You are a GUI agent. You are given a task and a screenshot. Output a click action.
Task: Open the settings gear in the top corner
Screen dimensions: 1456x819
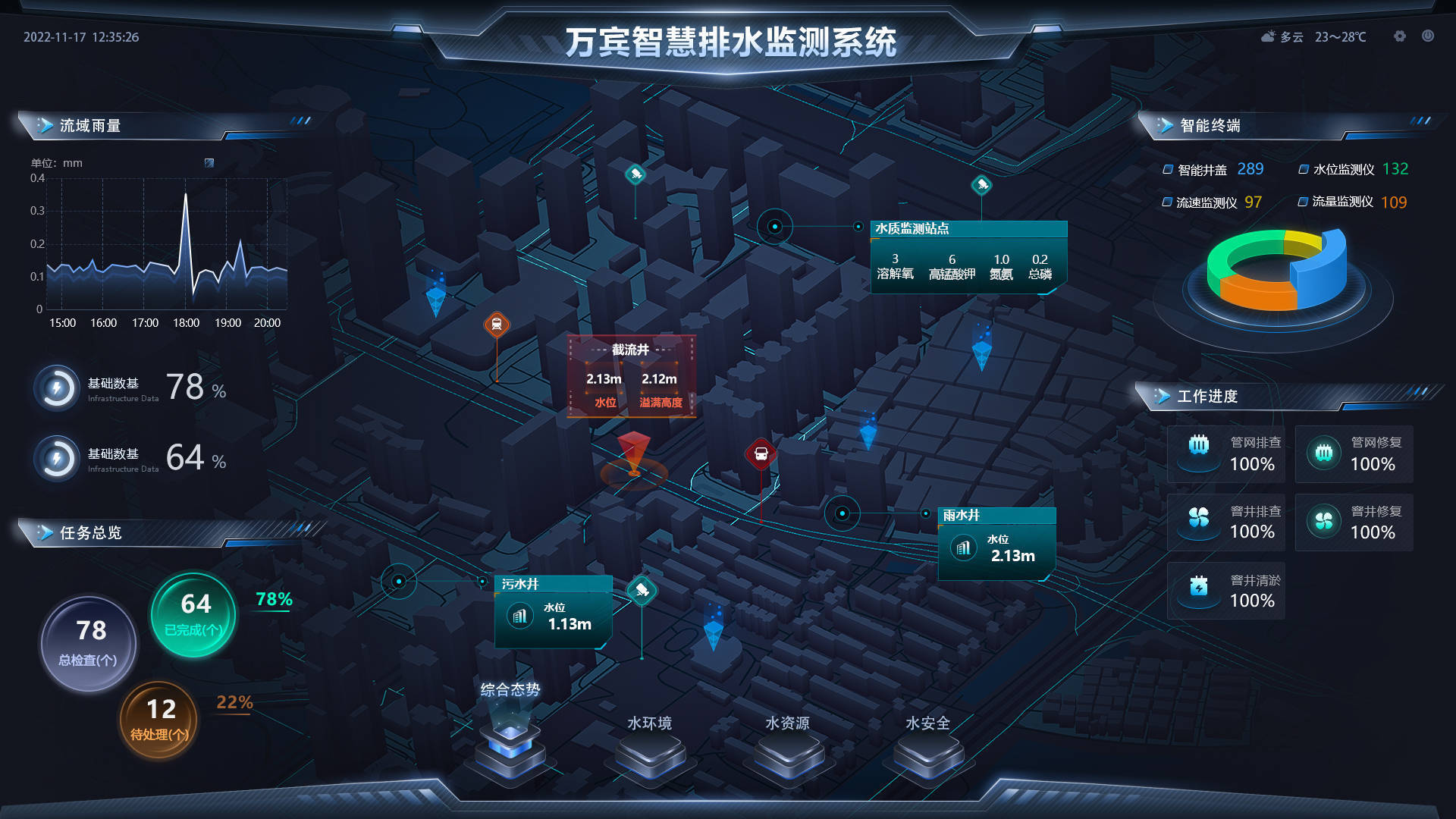tap(1399, 36)
